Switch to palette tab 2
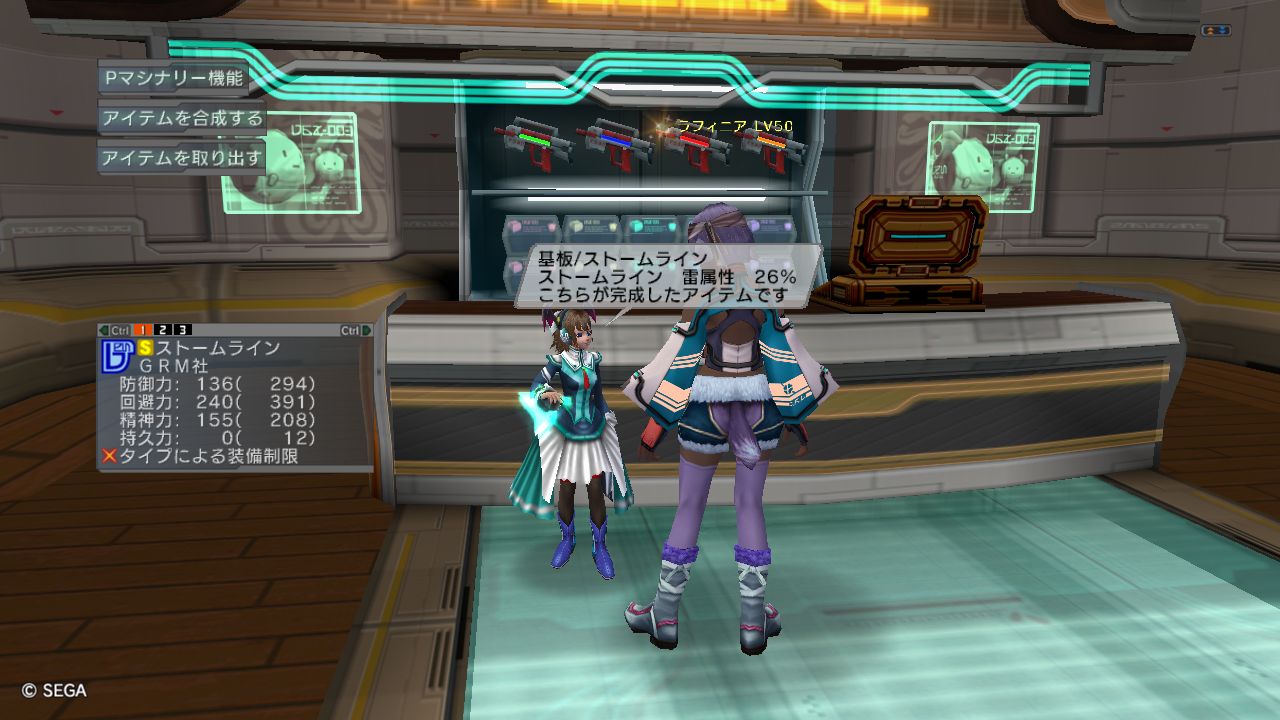1280x720 pixels. point(163,330)
